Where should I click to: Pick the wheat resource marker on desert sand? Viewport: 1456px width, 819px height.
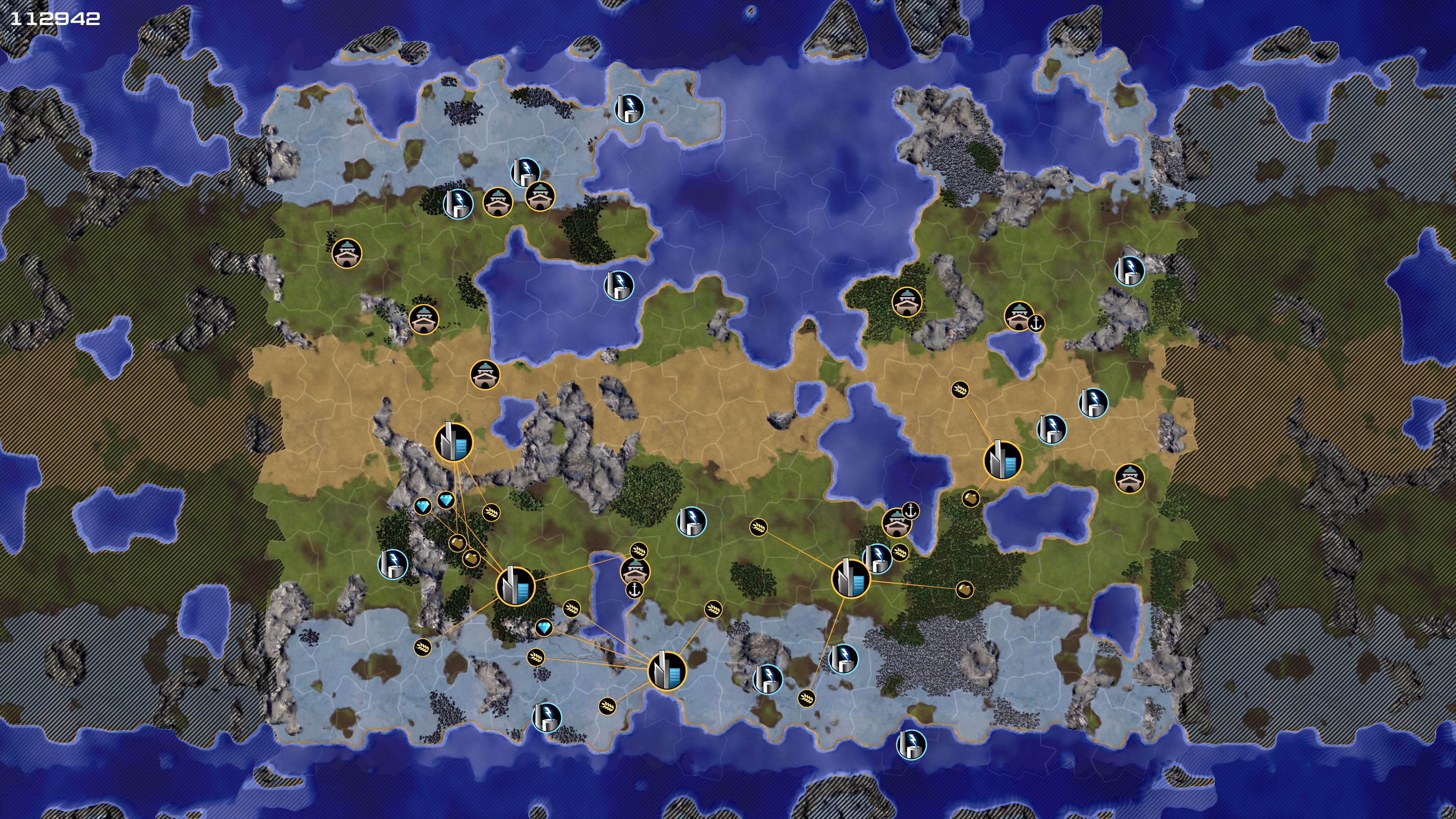click(x=959, y=389)
